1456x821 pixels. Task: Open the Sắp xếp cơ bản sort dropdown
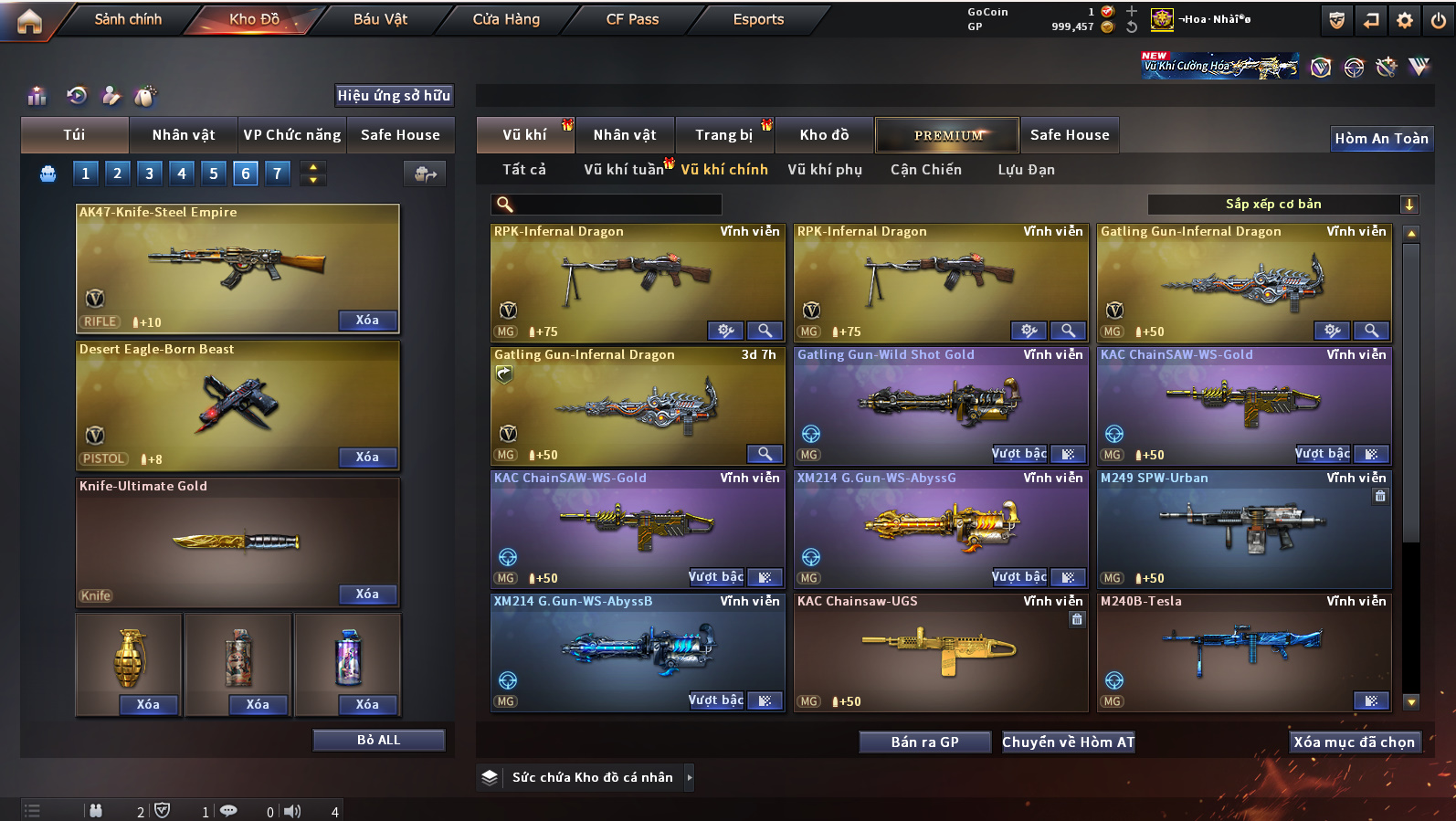point(1282,205)
